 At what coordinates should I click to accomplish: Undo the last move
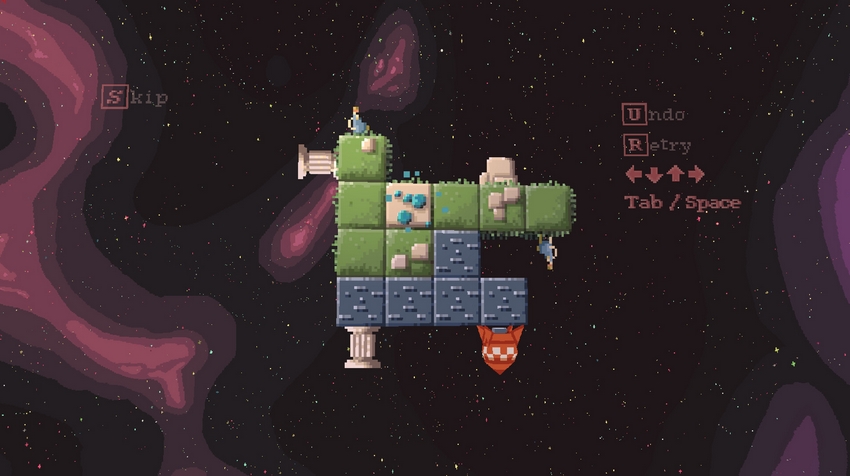click(x=654, y=114)
